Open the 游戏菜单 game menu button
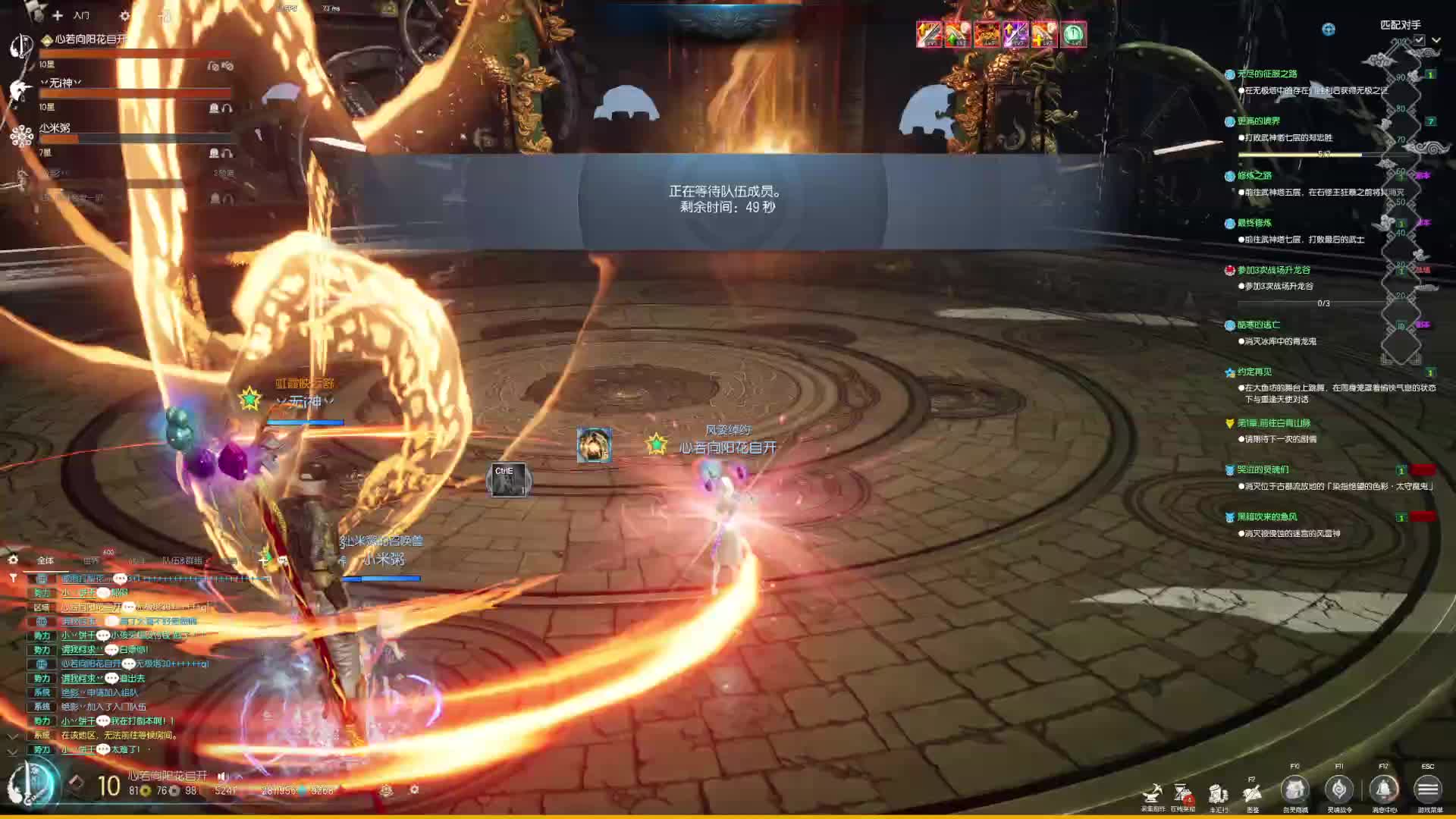1456x819 pixels. point(1427,790)
